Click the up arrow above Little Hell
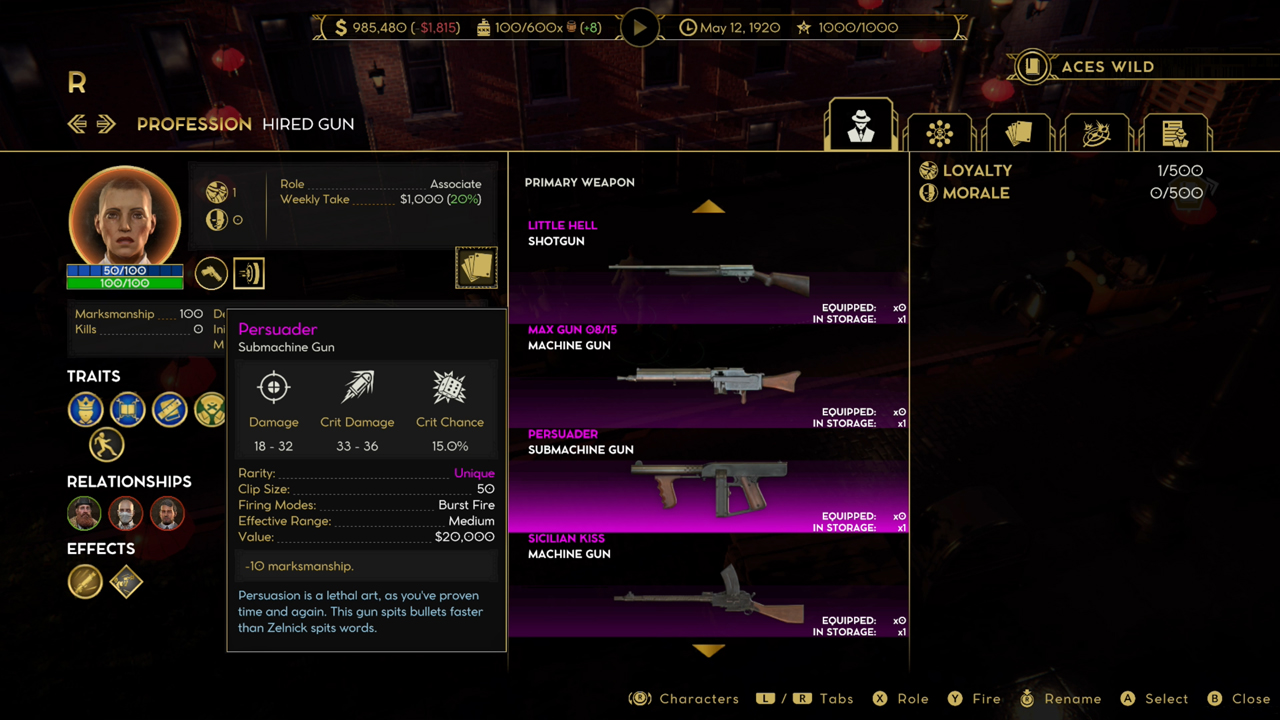 tap(709, 207)
